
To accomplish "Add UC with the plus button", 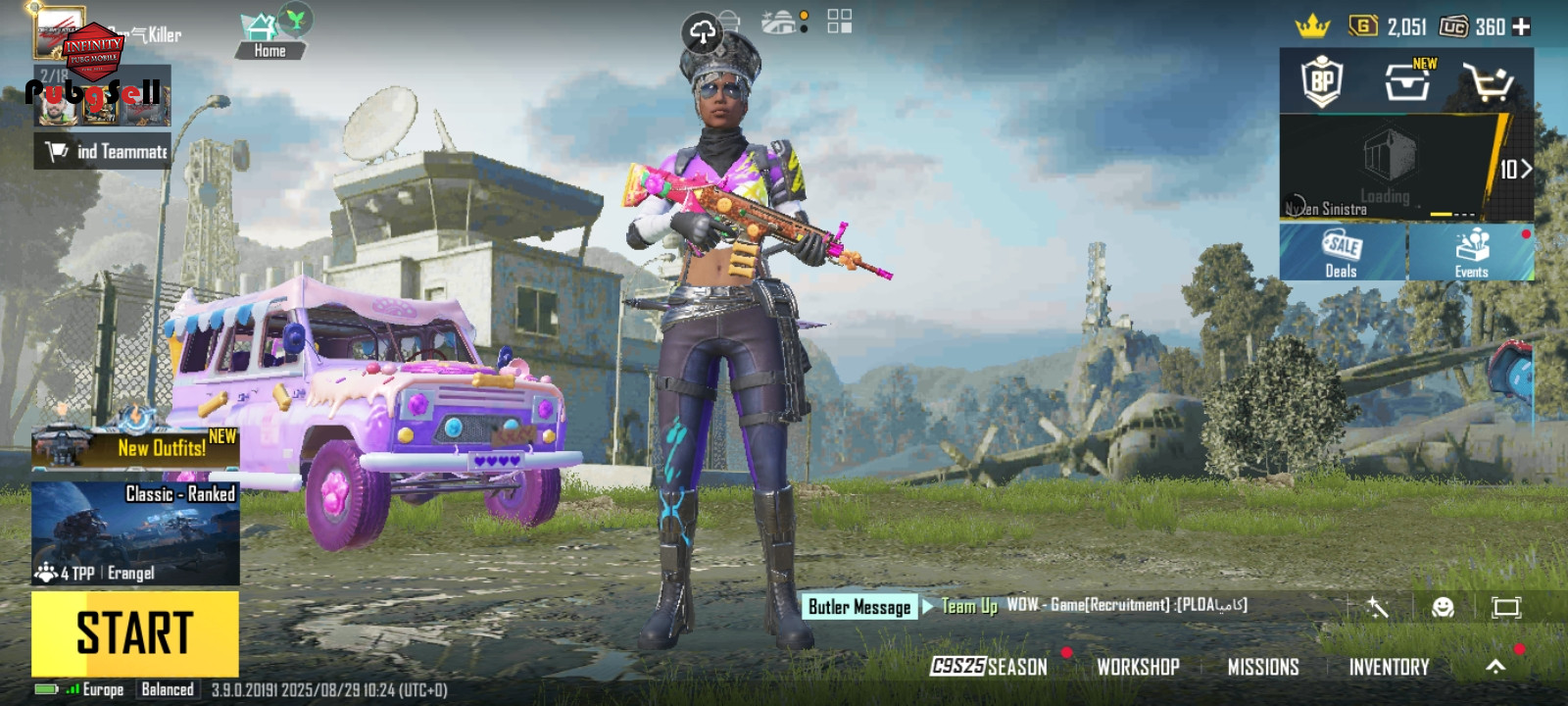I will tap(1521, 26).
